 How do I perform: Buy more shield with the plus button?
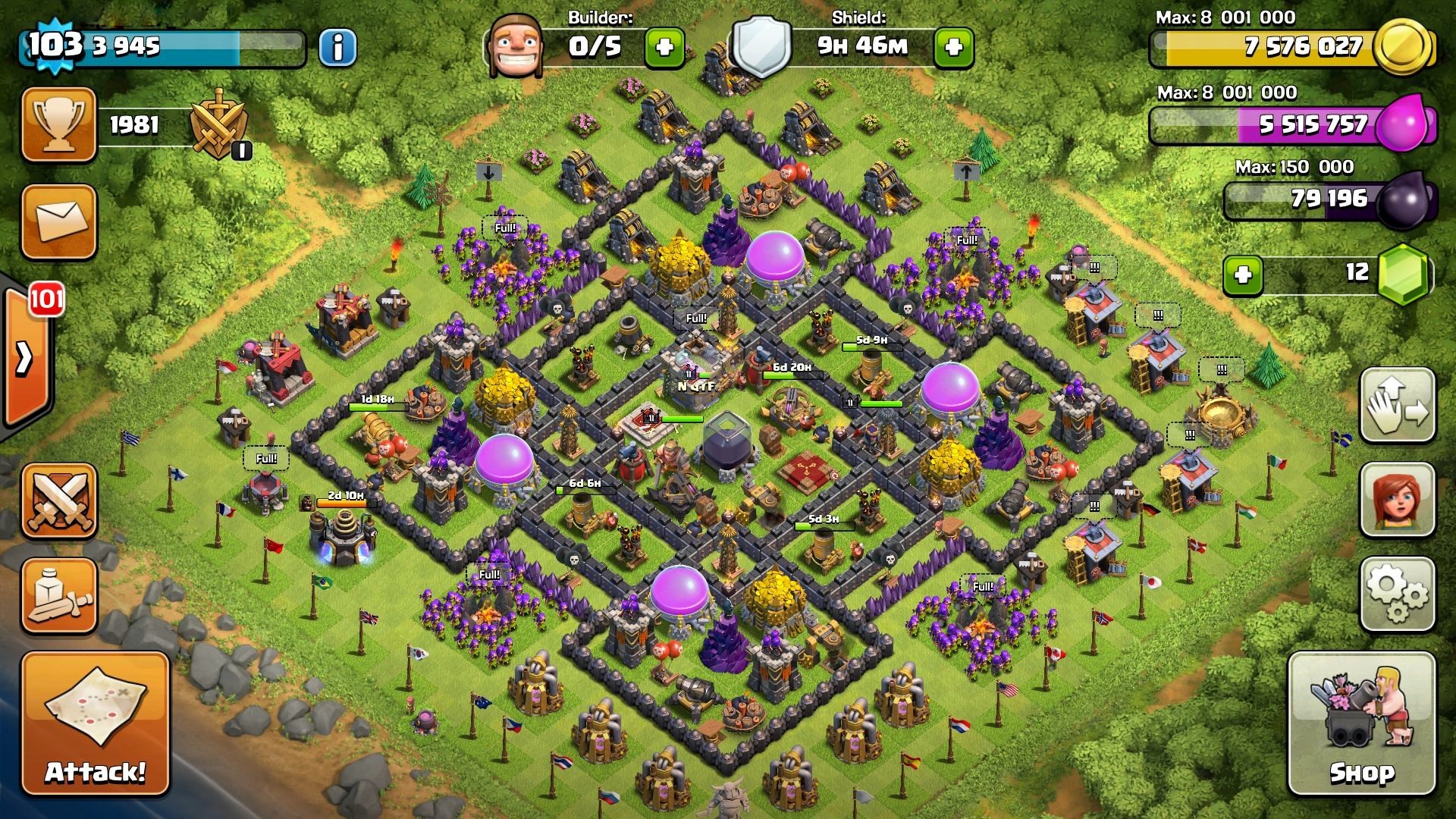[x=953, y=47]
